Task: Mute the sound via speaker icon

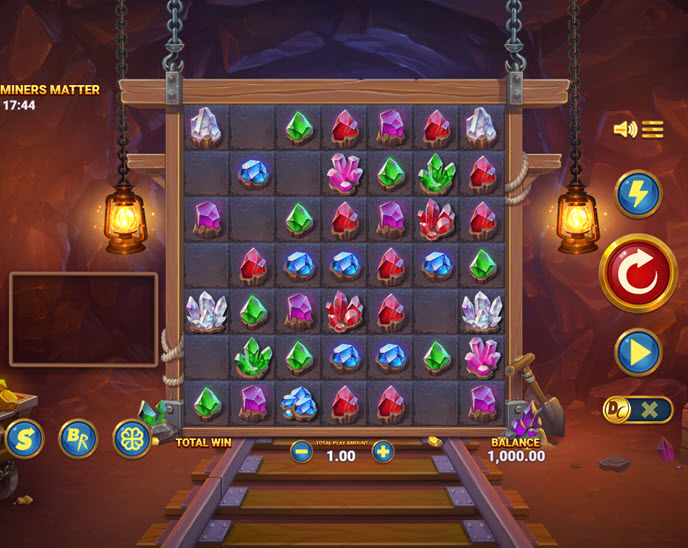Action: [625, 129]
